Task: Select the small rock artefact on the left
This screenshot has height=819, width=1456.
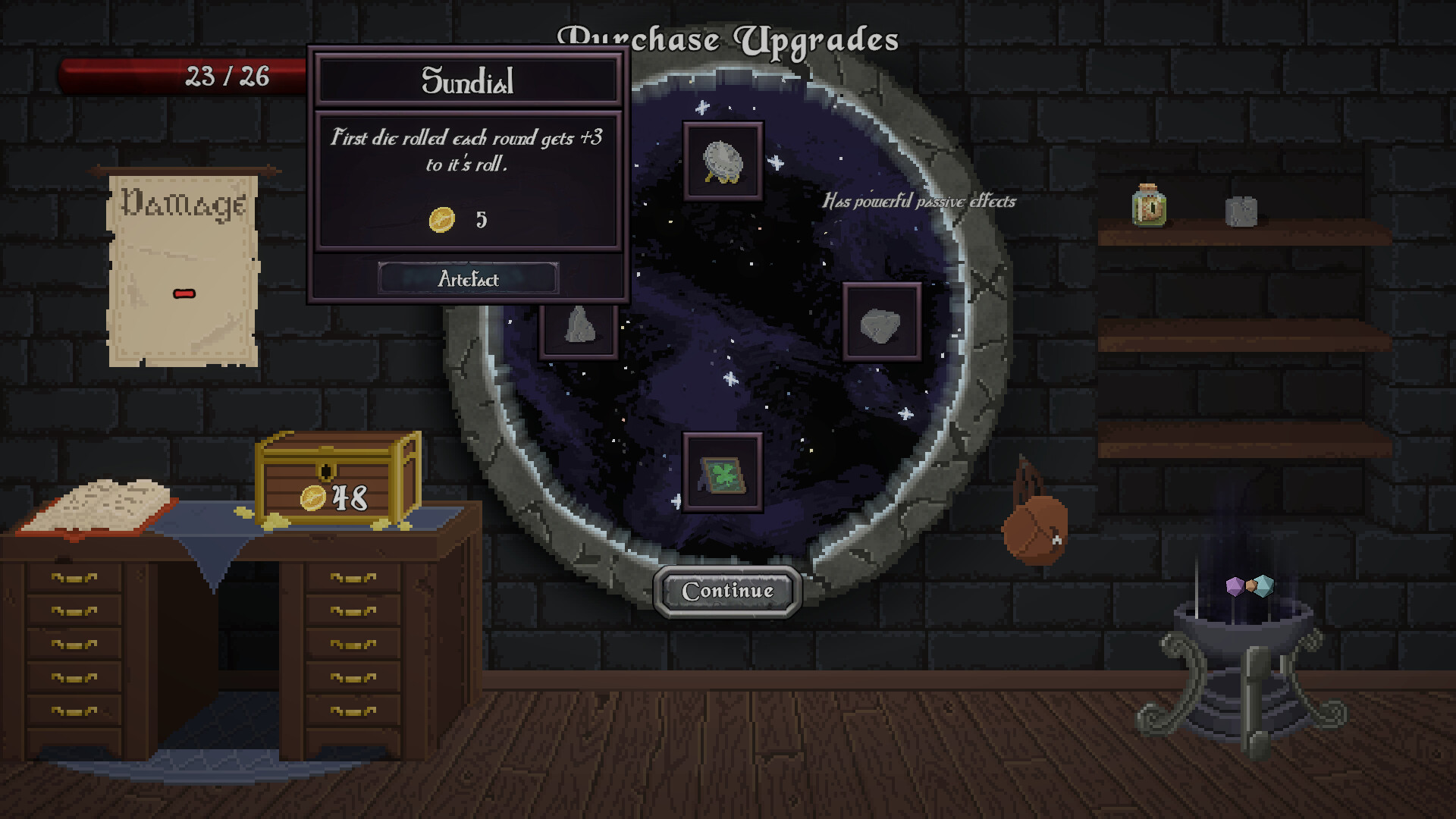Action: click(578, 326)
